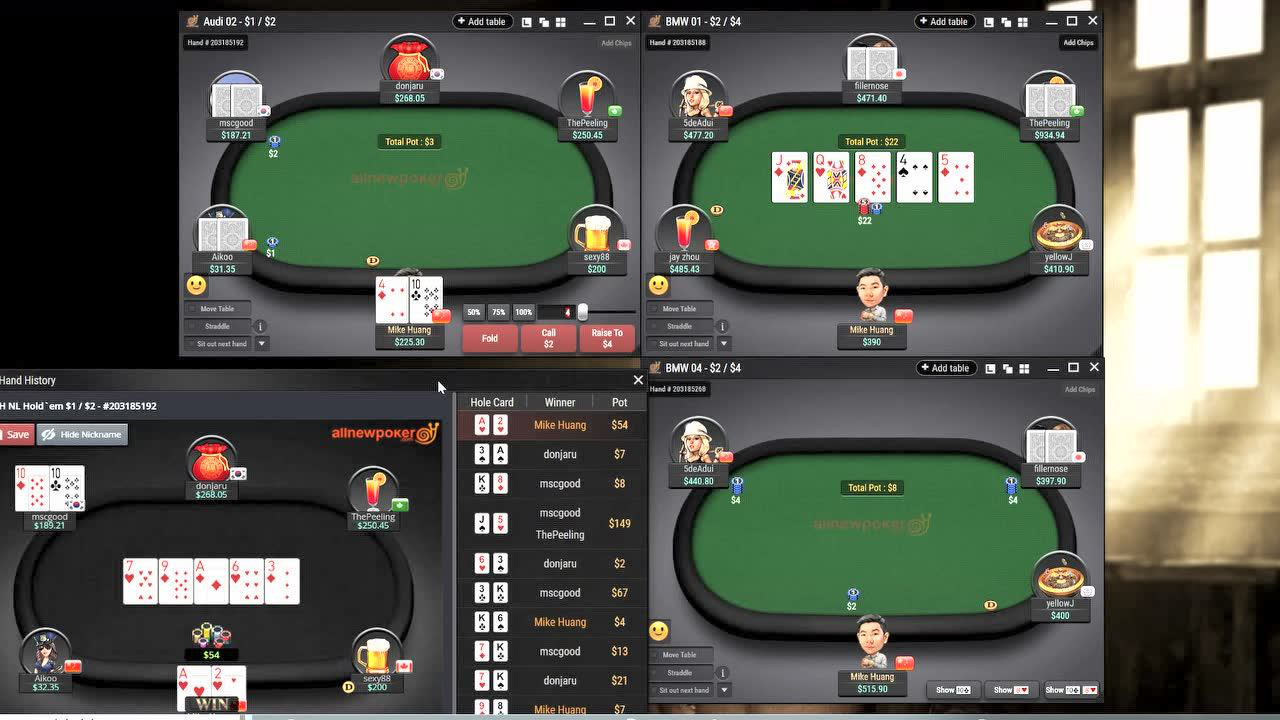Click the allnewpoker snail logo on BMW 04 felt
Image resolution: width=1280 pixels, height=720 pixels.
[x=872, y=523]
